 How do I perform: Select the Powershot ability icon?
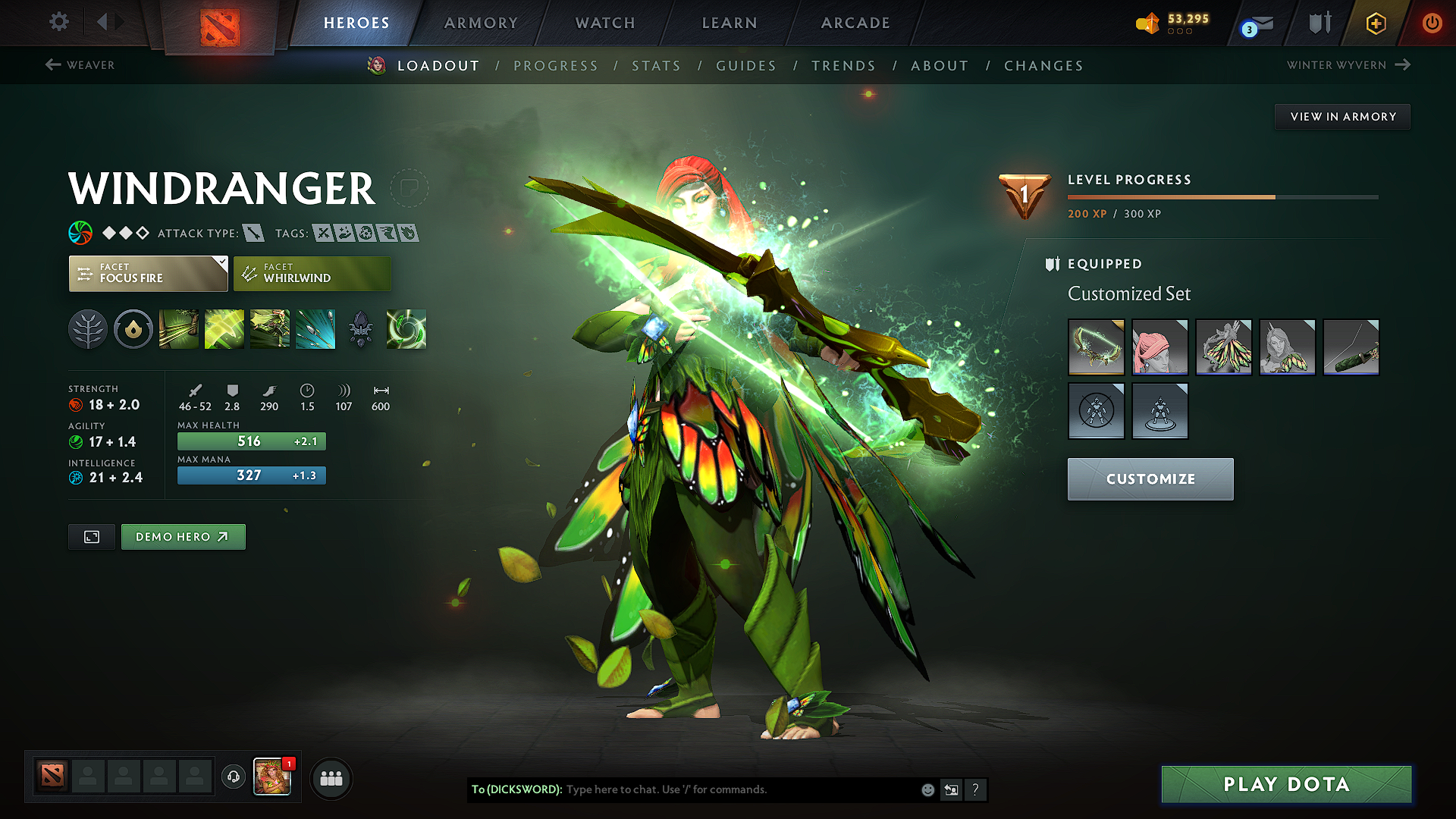tap(224, 329)
